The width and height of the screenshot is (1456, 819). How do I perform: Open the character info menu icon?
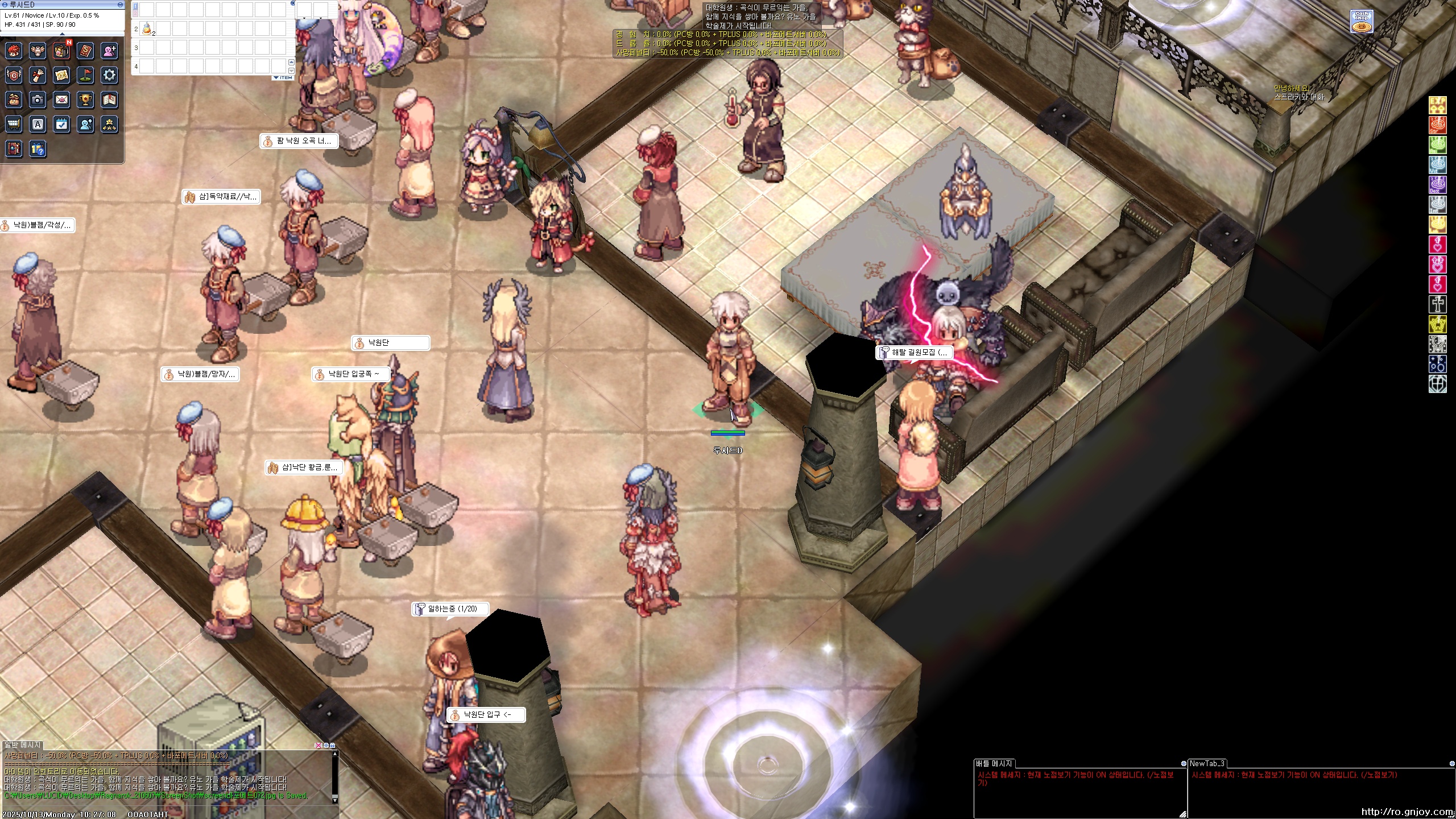click(x=14, y=51)
